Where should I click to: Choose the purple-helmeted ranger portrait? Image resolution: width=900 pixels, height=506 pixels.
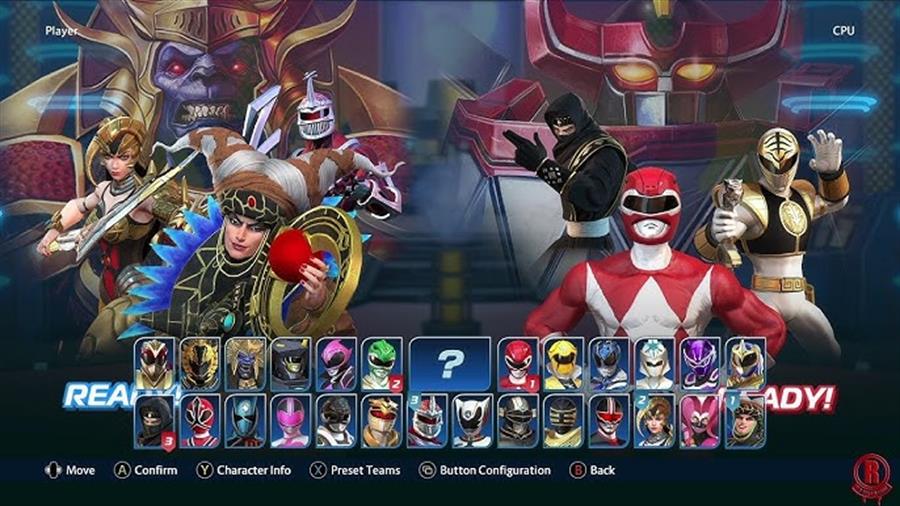[700, 363]
